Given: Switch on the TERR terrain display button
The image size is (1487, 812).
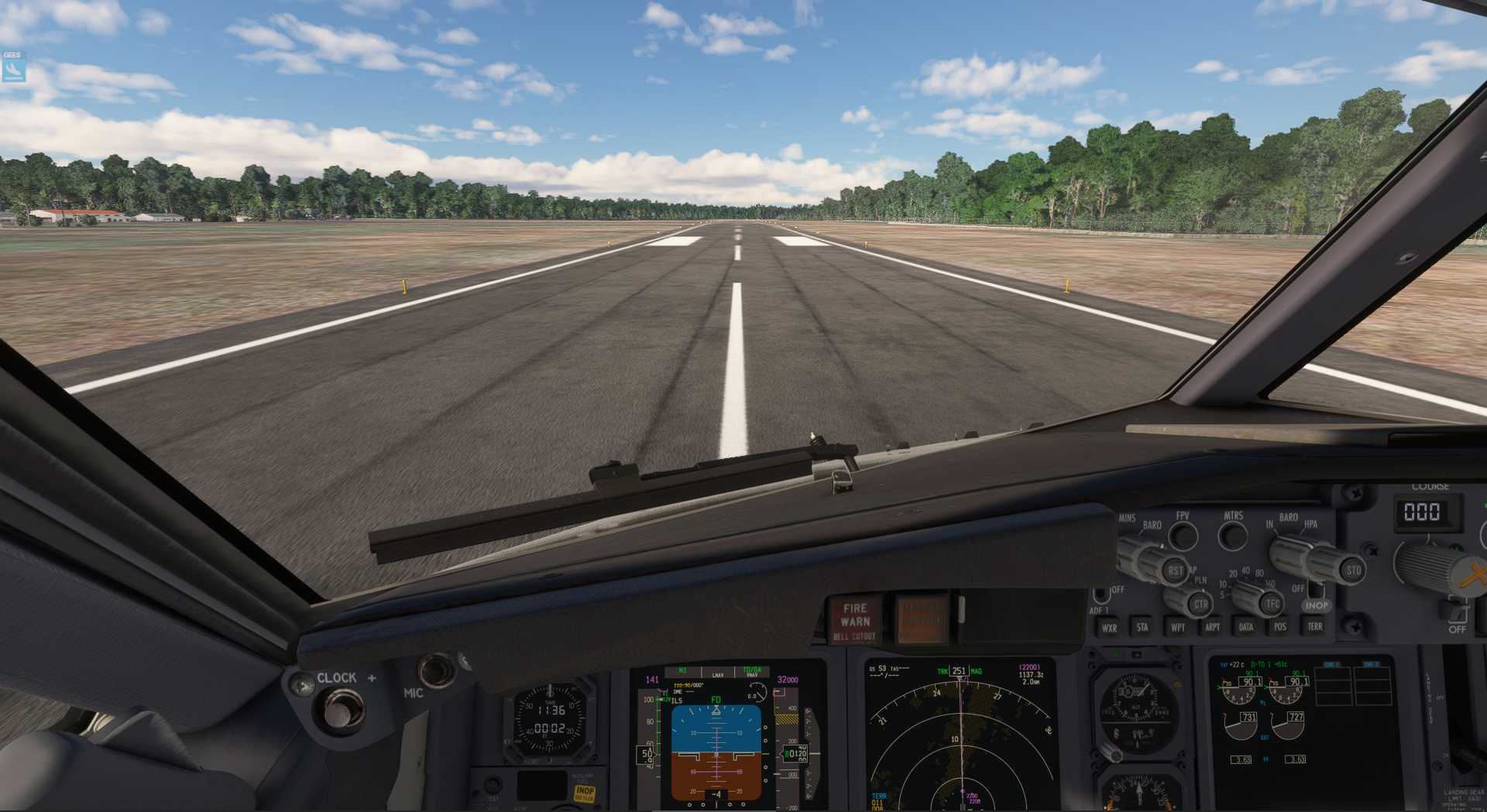Looking at the screenshot, I should pos(1315,626).
